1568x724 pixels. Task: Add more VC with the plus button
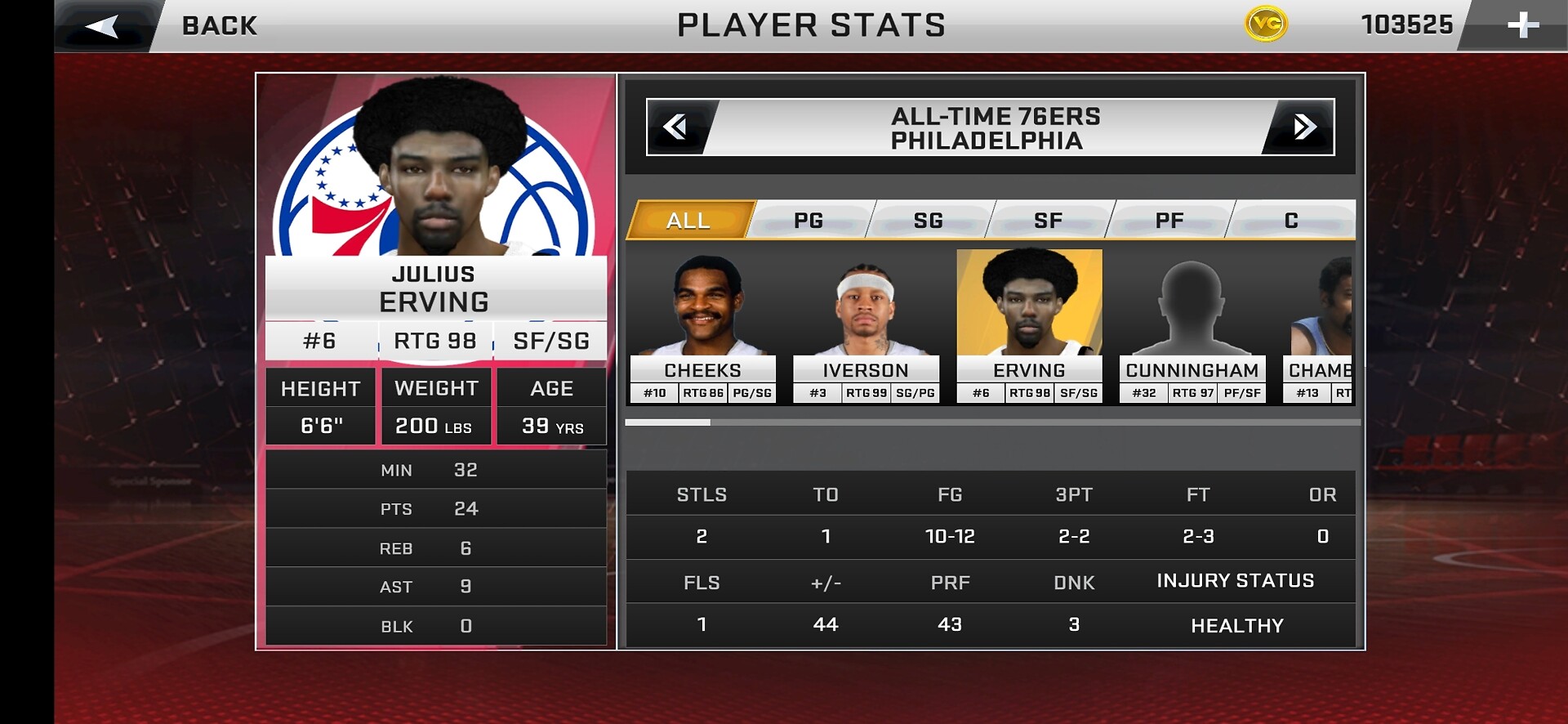click(x=1522, y=26)
